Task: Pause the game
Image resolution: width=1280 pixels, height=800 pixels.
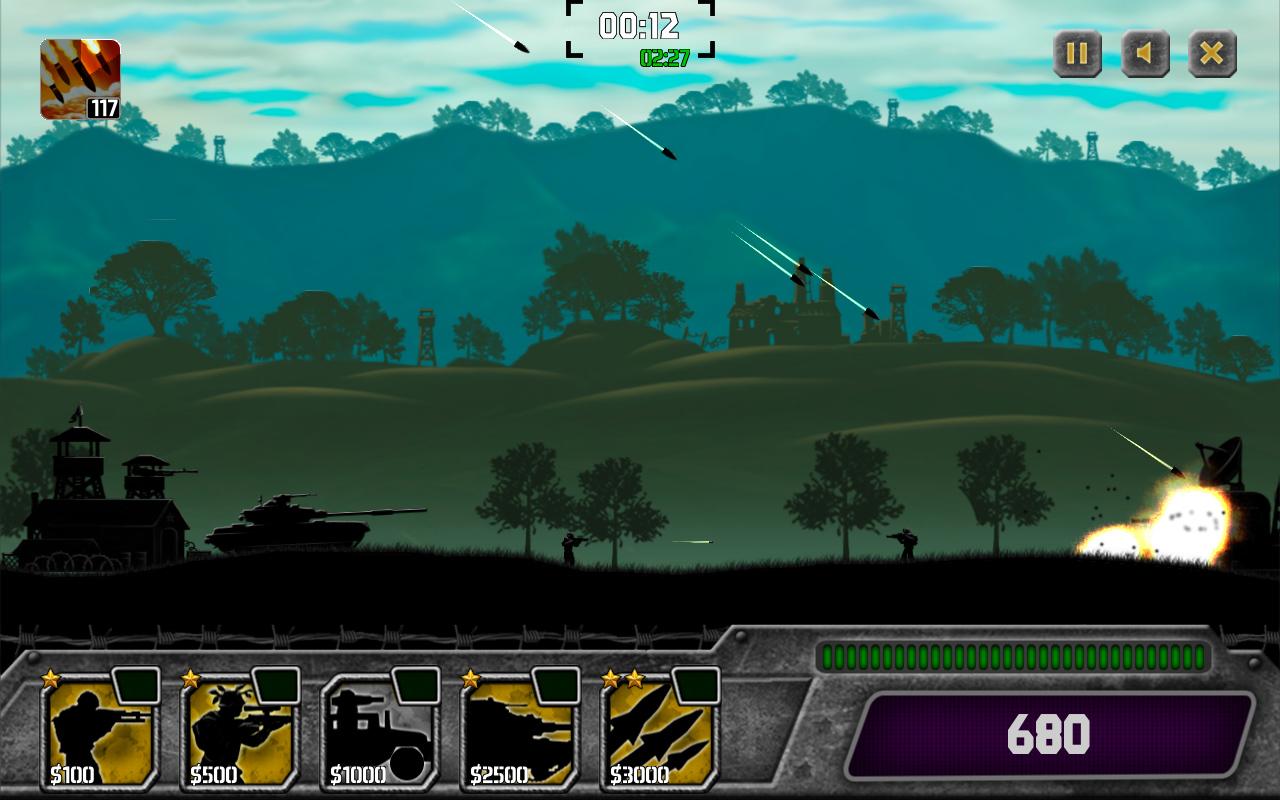Action: [x=1077, y=53]
